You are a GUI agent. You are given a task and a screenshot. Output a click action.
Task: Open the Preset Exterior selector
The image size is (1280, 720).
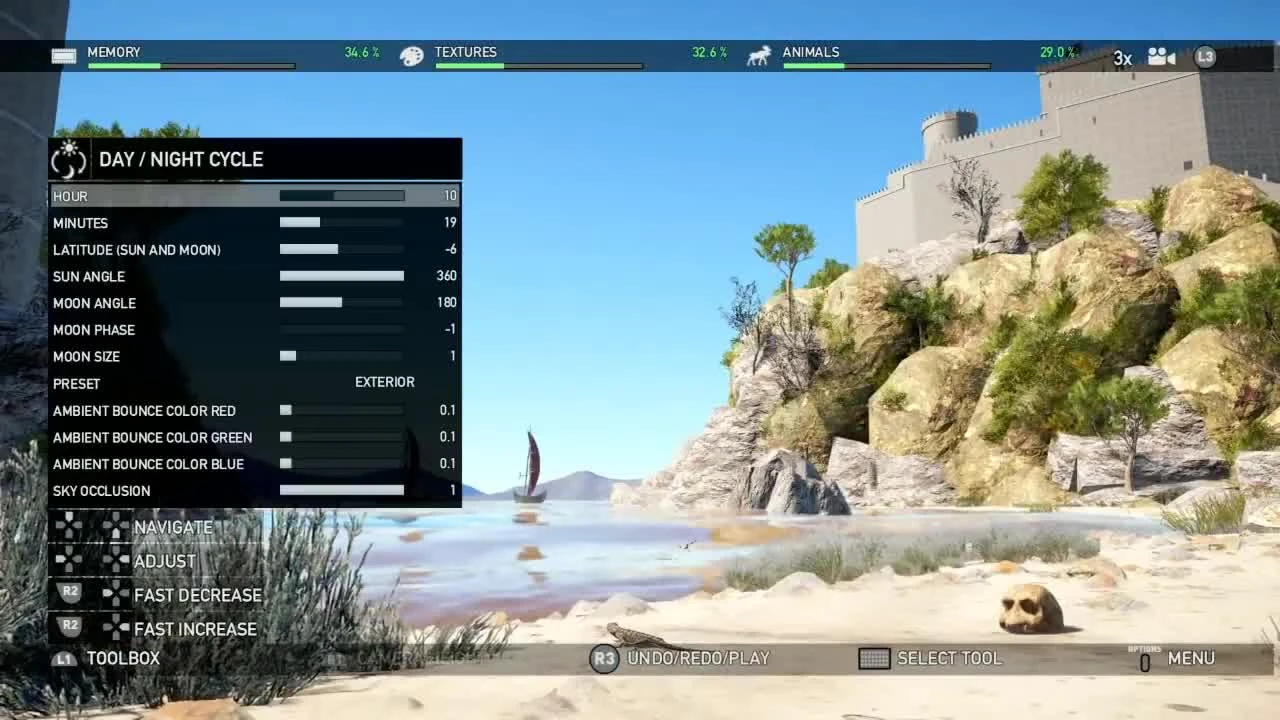pyautogui.click(x=384, y=383)
